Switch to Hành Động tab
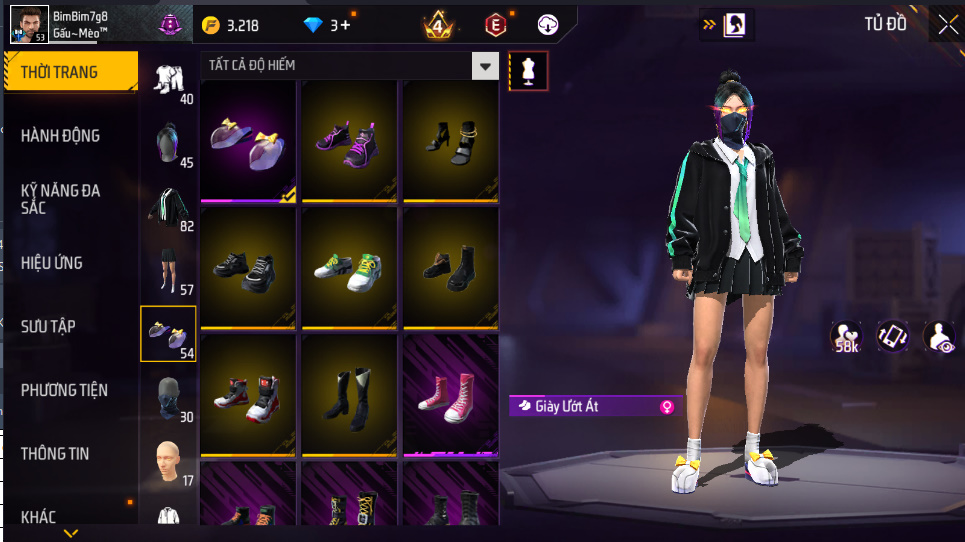Screen dimensions: 965x542 (x=61, y=135)
